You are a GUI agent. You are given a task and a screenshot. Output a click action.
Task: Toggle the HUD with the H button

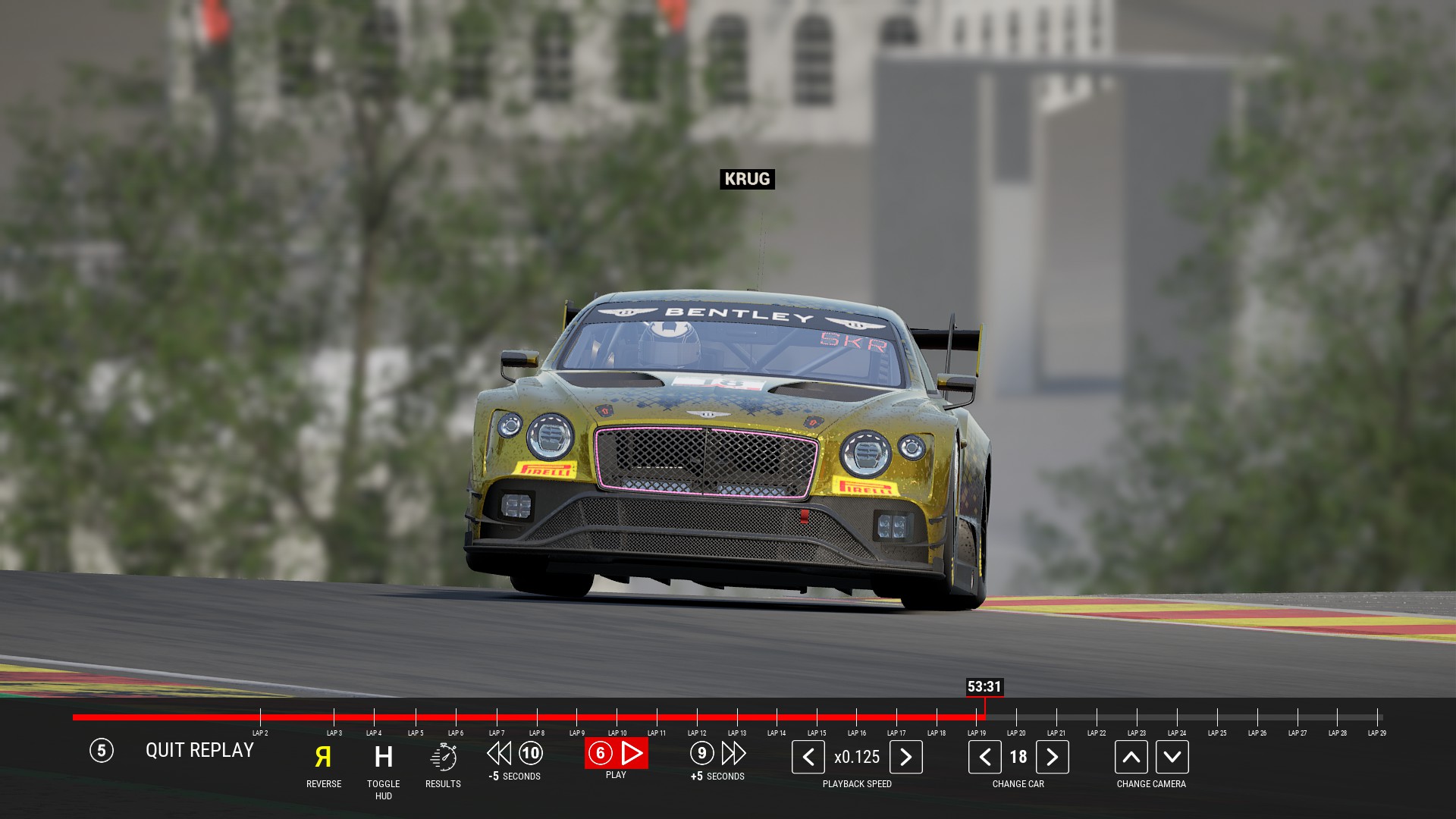coord(384,757)
